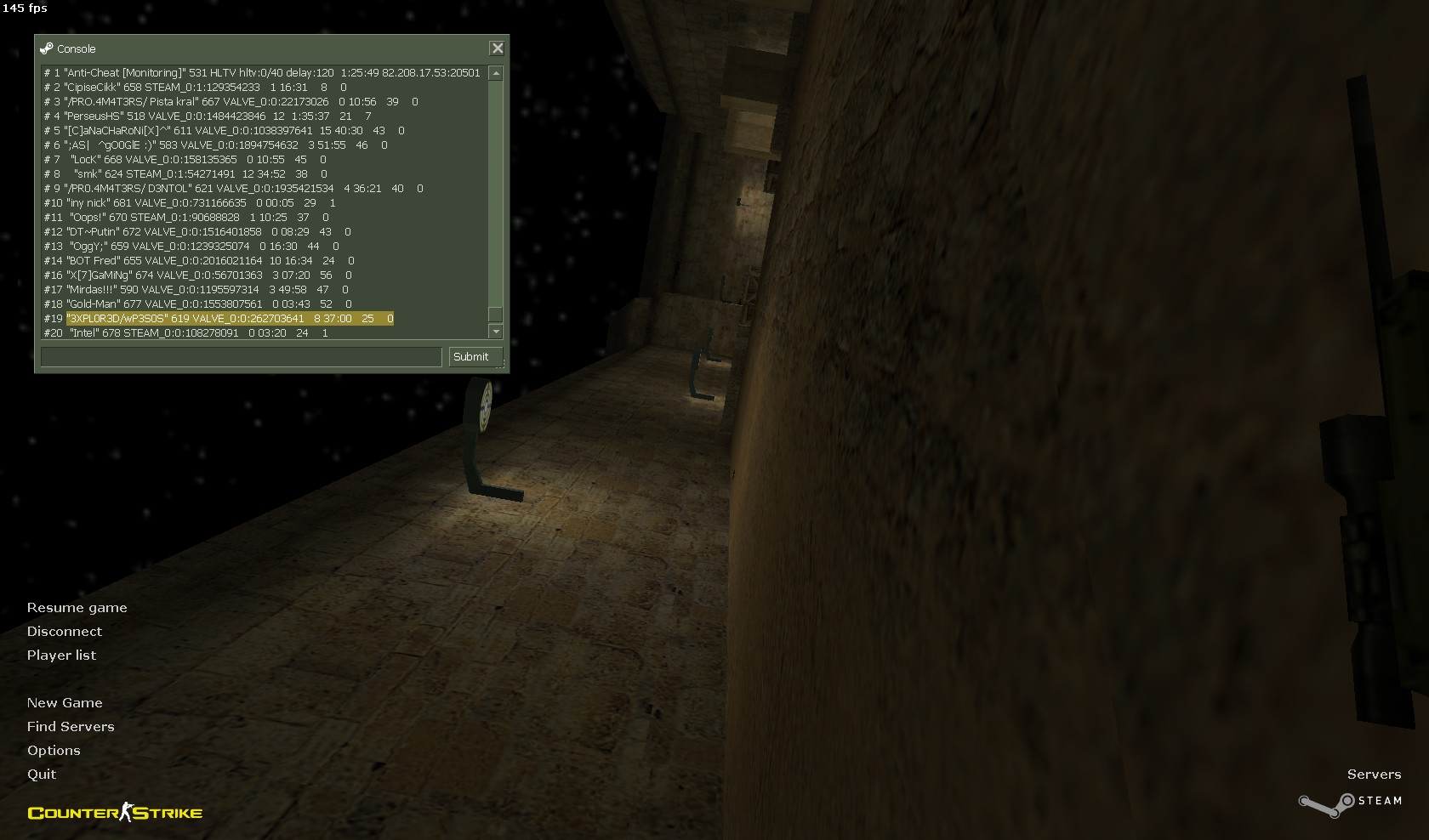Start a New Game
This screenshot has height=840, width=1429.
65,703
